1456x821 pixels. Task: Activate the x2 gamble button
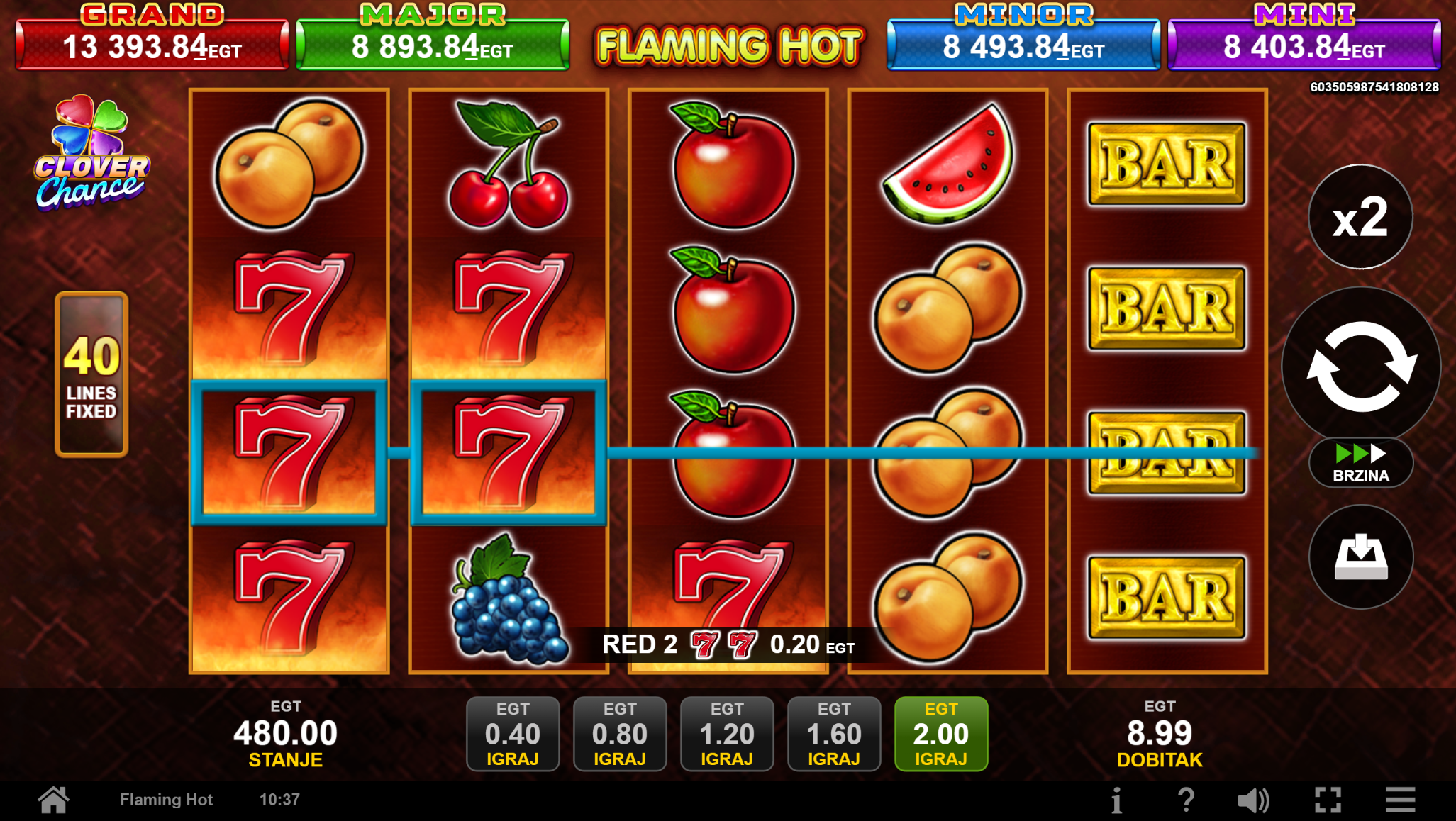[1360, 217]
